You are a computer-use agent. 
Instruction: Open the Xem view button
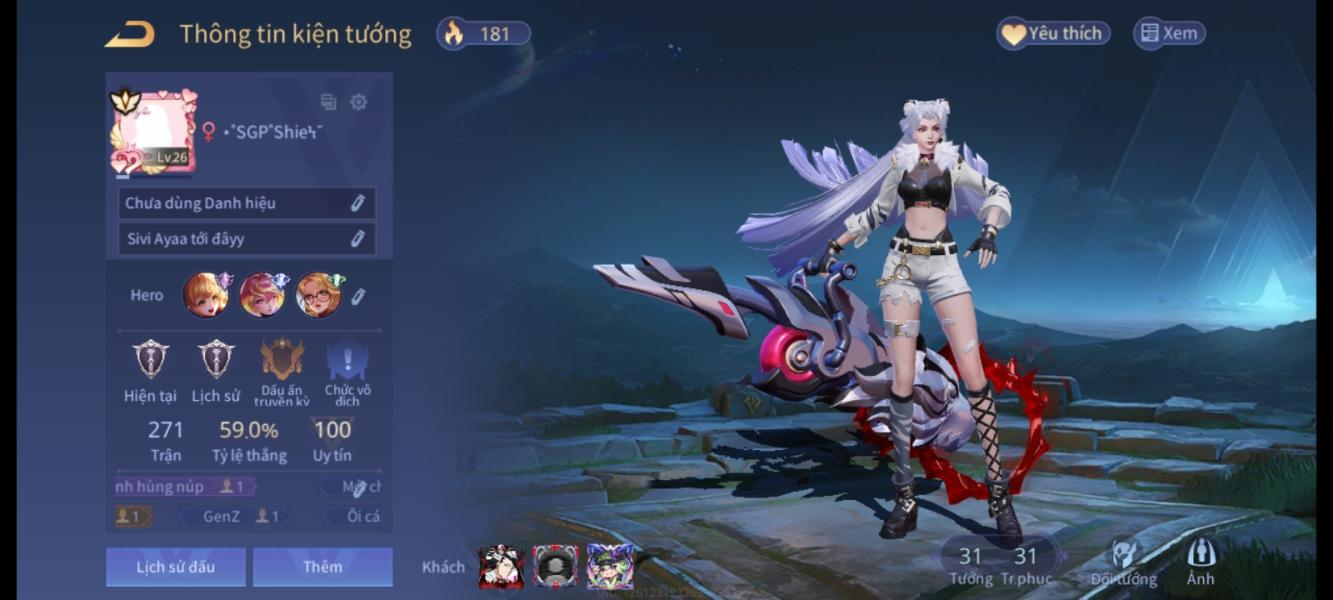(1169, 33)
